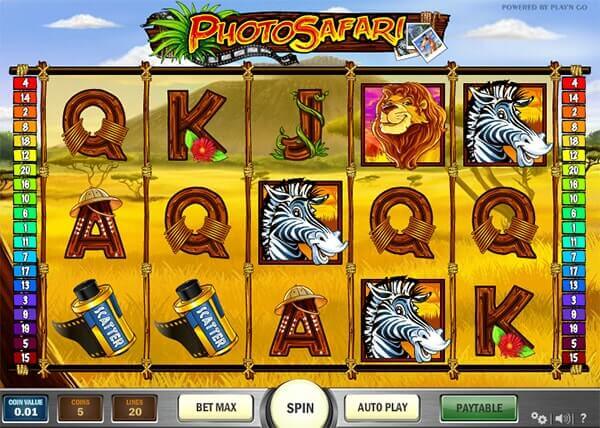
Task: Click the BET MAX button
Action: [x=215, y=408]
